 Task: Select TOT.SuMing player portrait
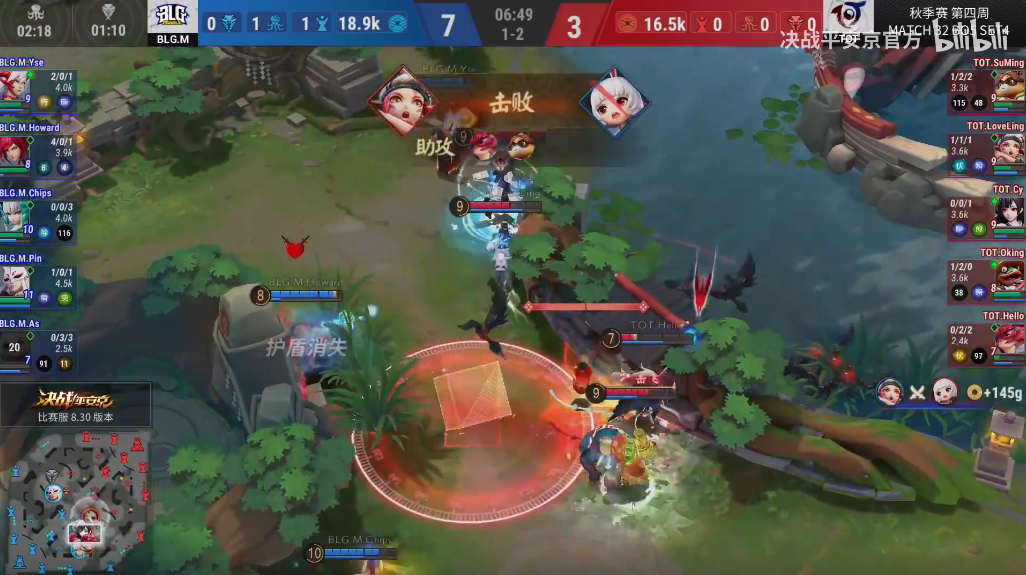[x=1008, y=82]
